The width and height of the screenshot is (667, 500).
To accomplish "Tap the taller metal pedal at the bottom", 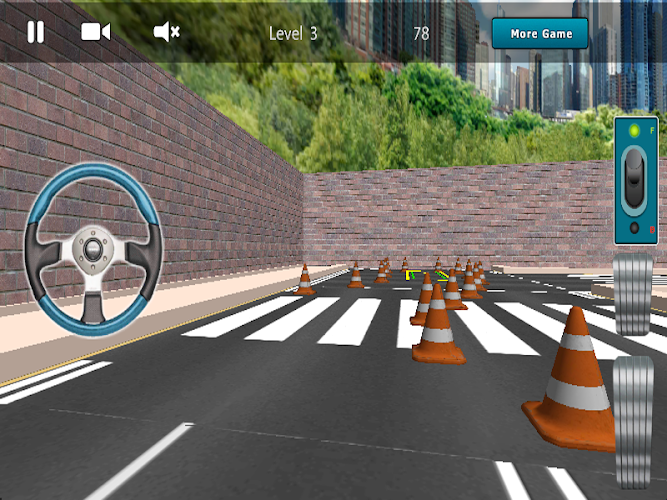I will point(633,420).
